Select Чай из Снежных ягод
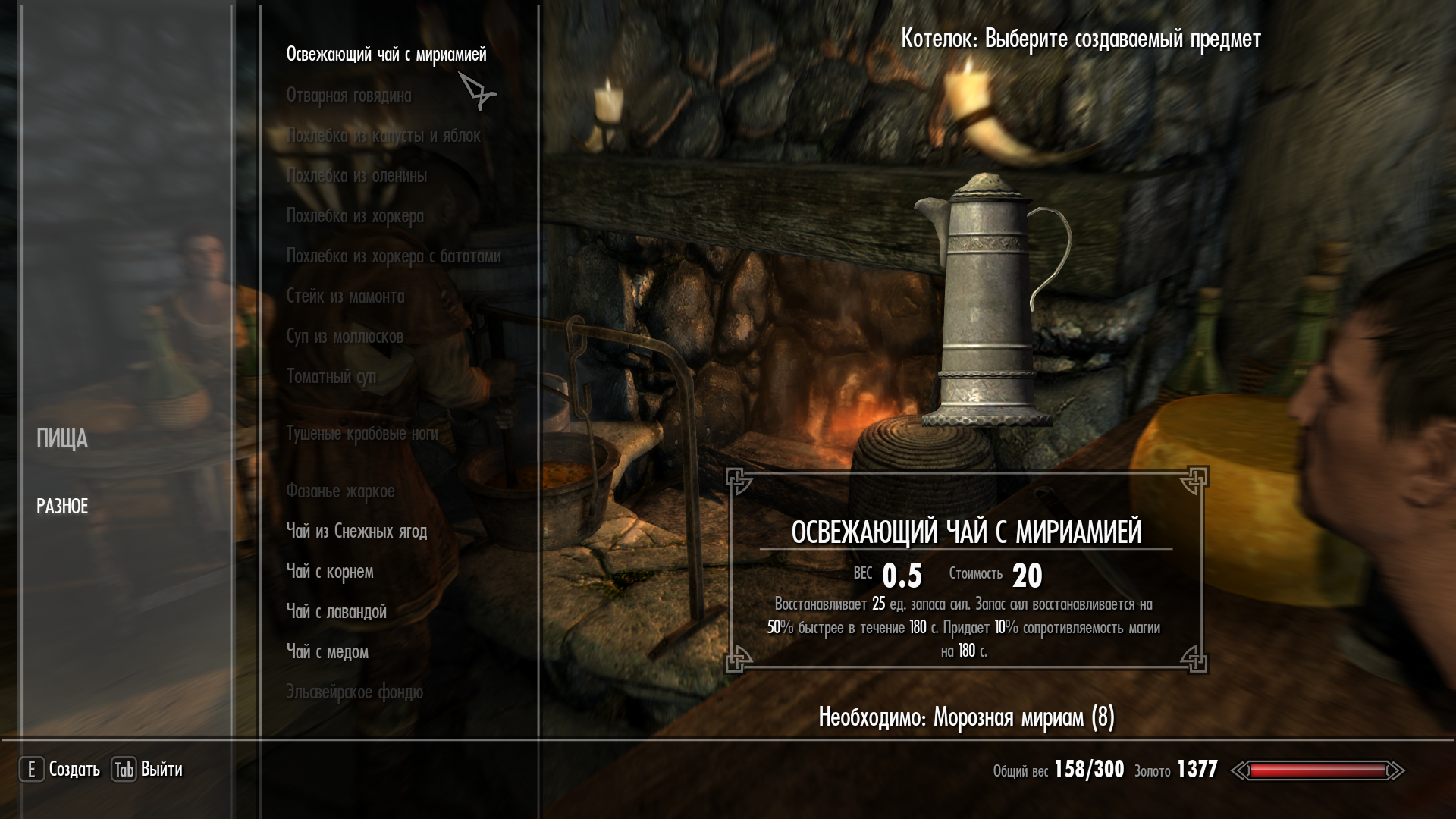The width and height of the screenshot is (1456, 819). click(x=356, y=532)
